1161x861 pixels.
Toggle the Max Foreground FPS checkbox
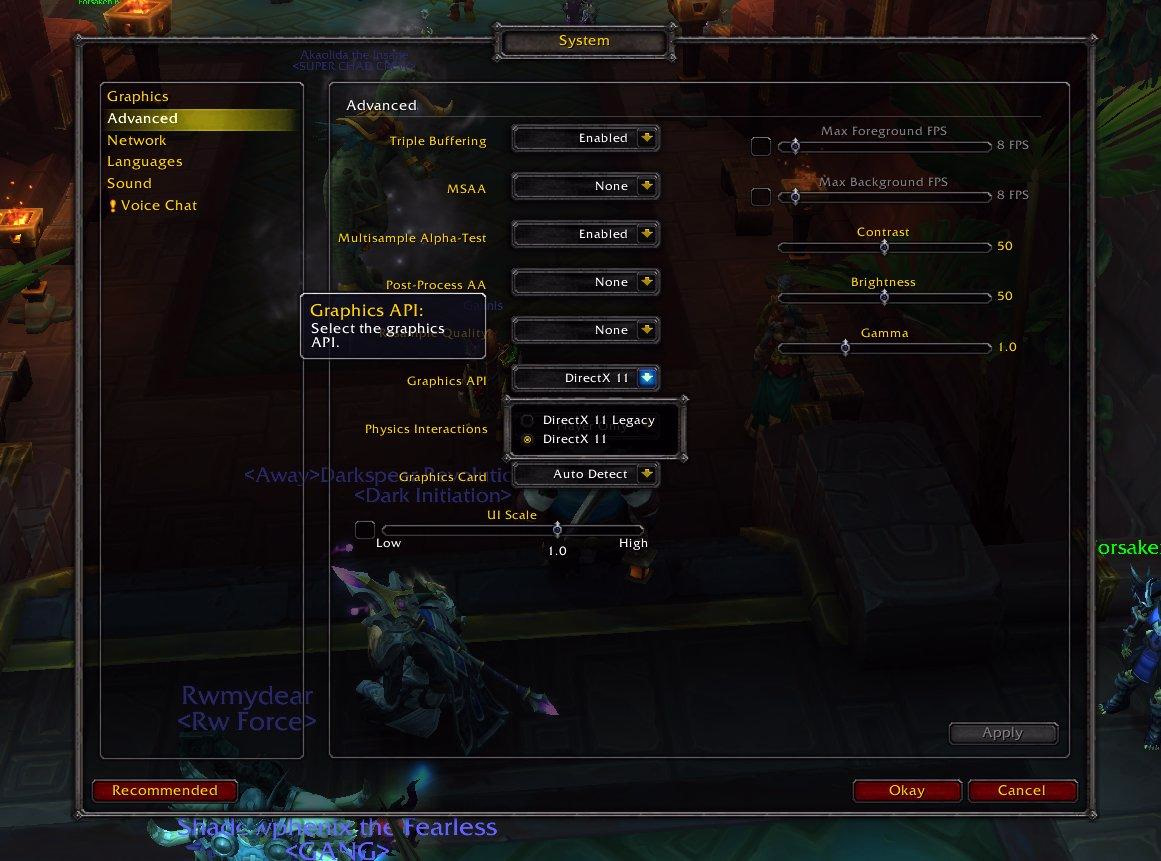761,146
